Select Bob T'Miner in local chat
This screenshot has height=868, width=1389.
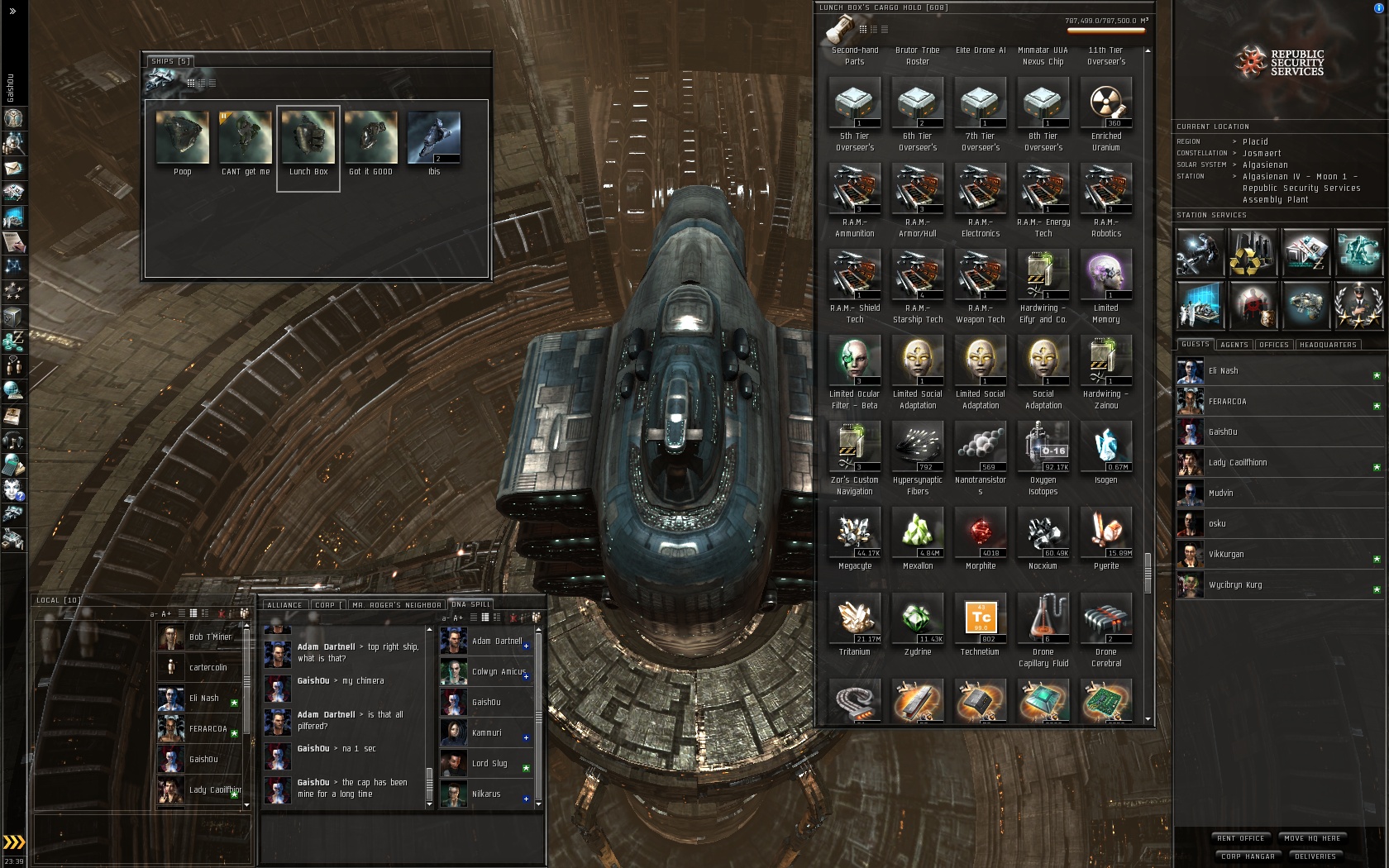click(210, 637)
